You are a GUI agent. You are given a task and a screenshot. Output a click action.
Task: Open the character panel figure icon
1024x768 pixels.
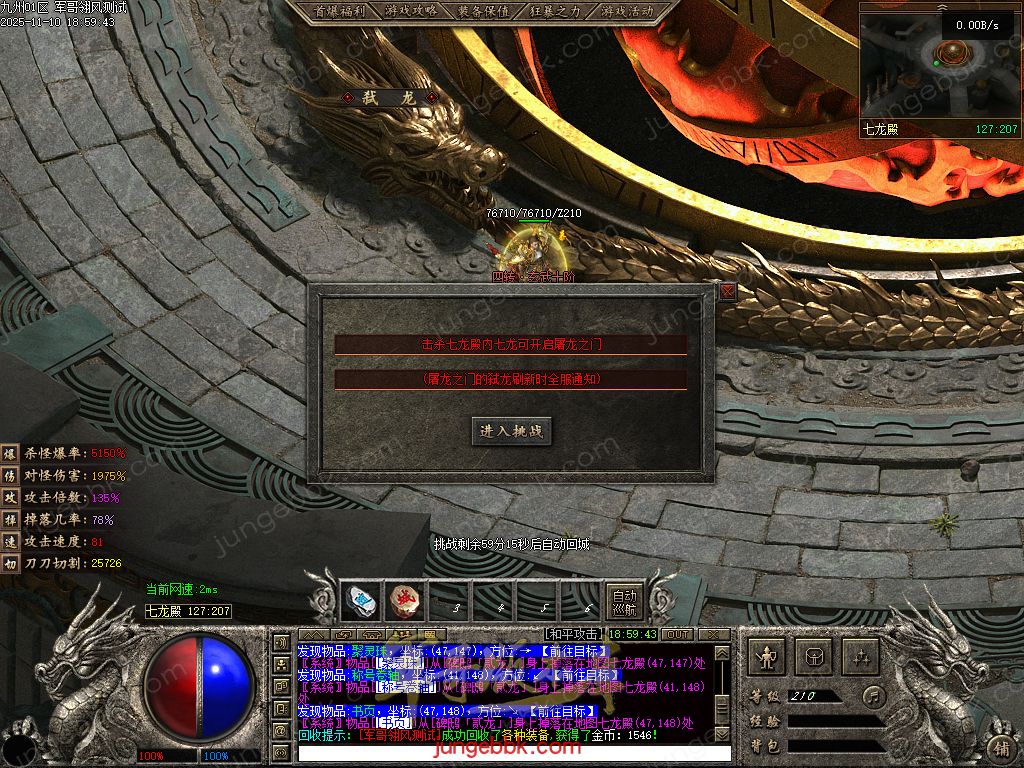(769, 656)
